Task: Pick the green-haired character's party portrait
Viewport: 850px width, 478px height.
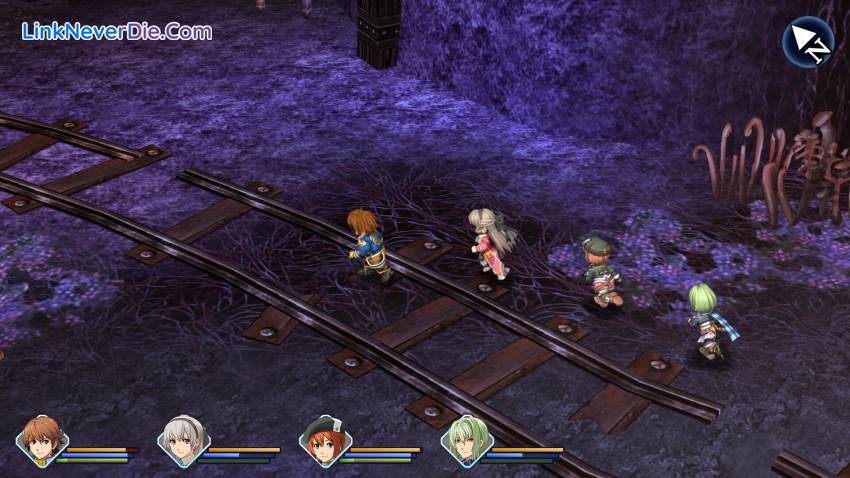Action: coord(466,441)
